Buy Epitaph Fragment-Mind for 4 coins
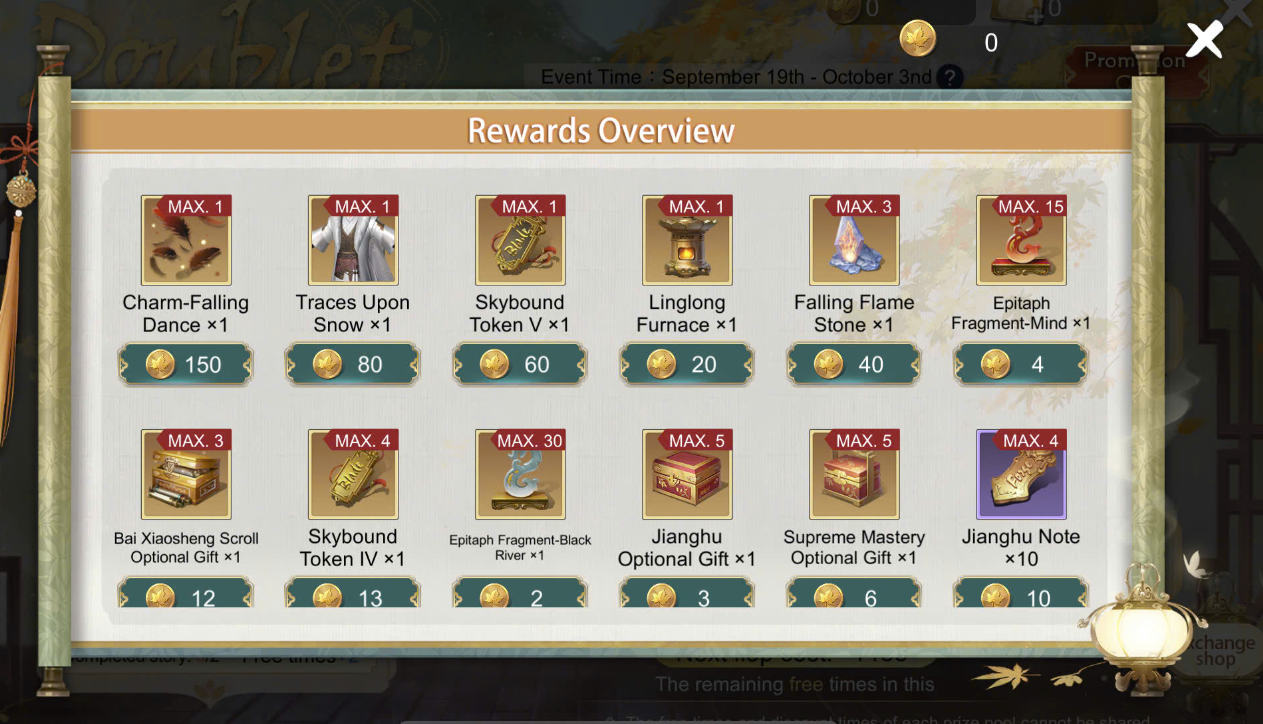1263x724 pixels. 1021,364
